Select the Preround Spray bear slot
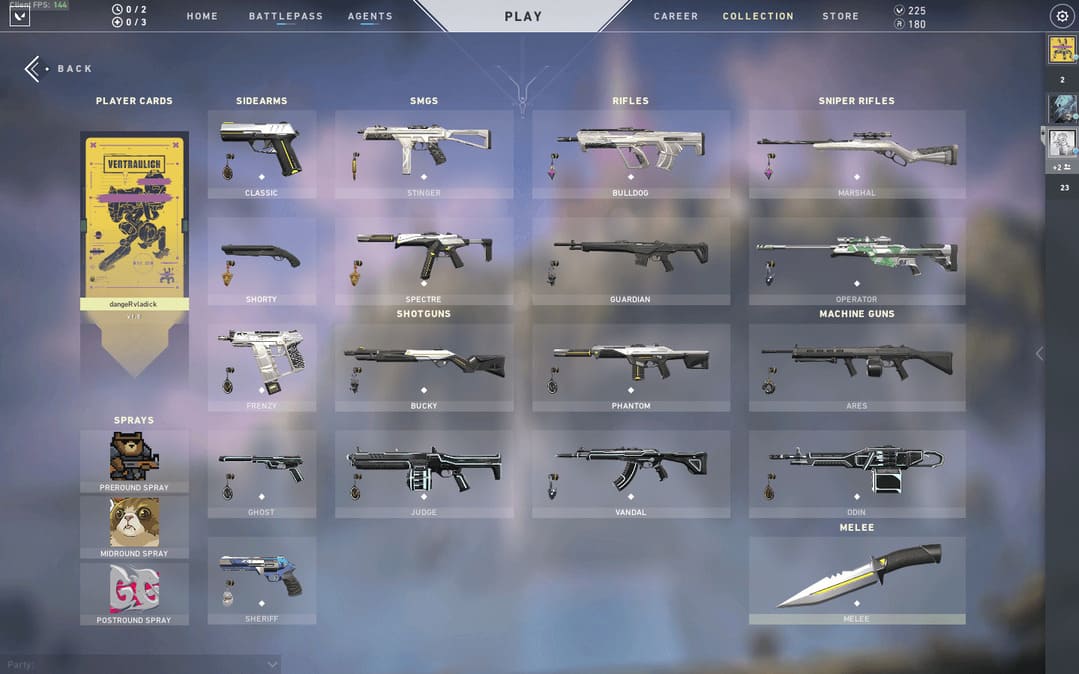The width and height of the screenshot is (1079, 674). tap(134, 461)
